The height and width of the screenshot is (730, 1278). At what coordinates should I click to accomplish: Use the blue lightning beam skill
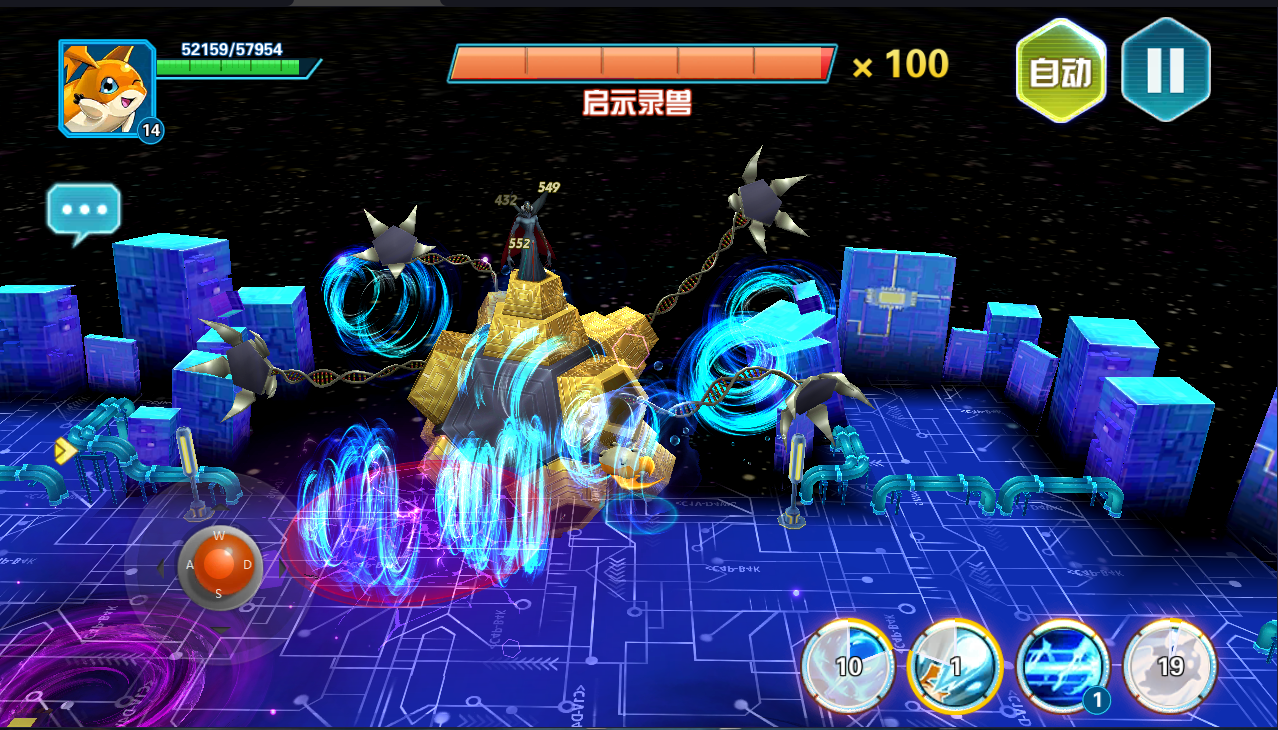[x=1062, y=665]
